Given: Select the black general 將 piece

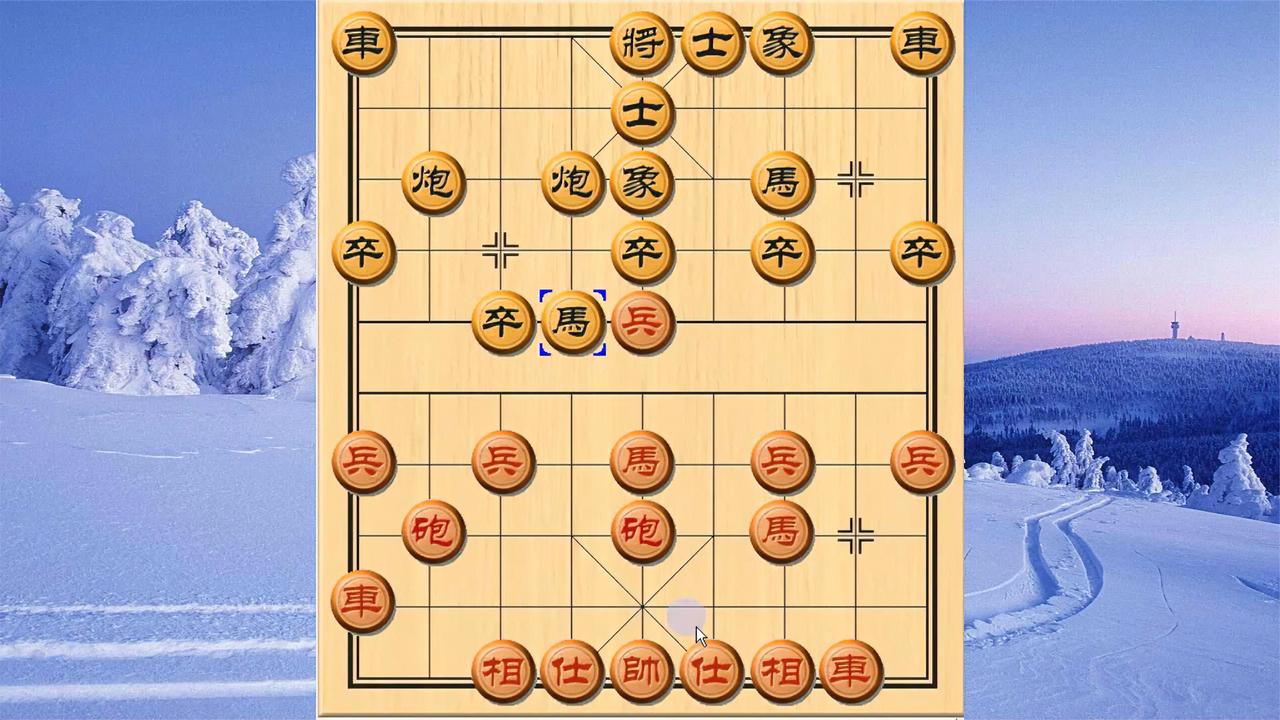Looking at the screenshot, I should coord(643,43).
